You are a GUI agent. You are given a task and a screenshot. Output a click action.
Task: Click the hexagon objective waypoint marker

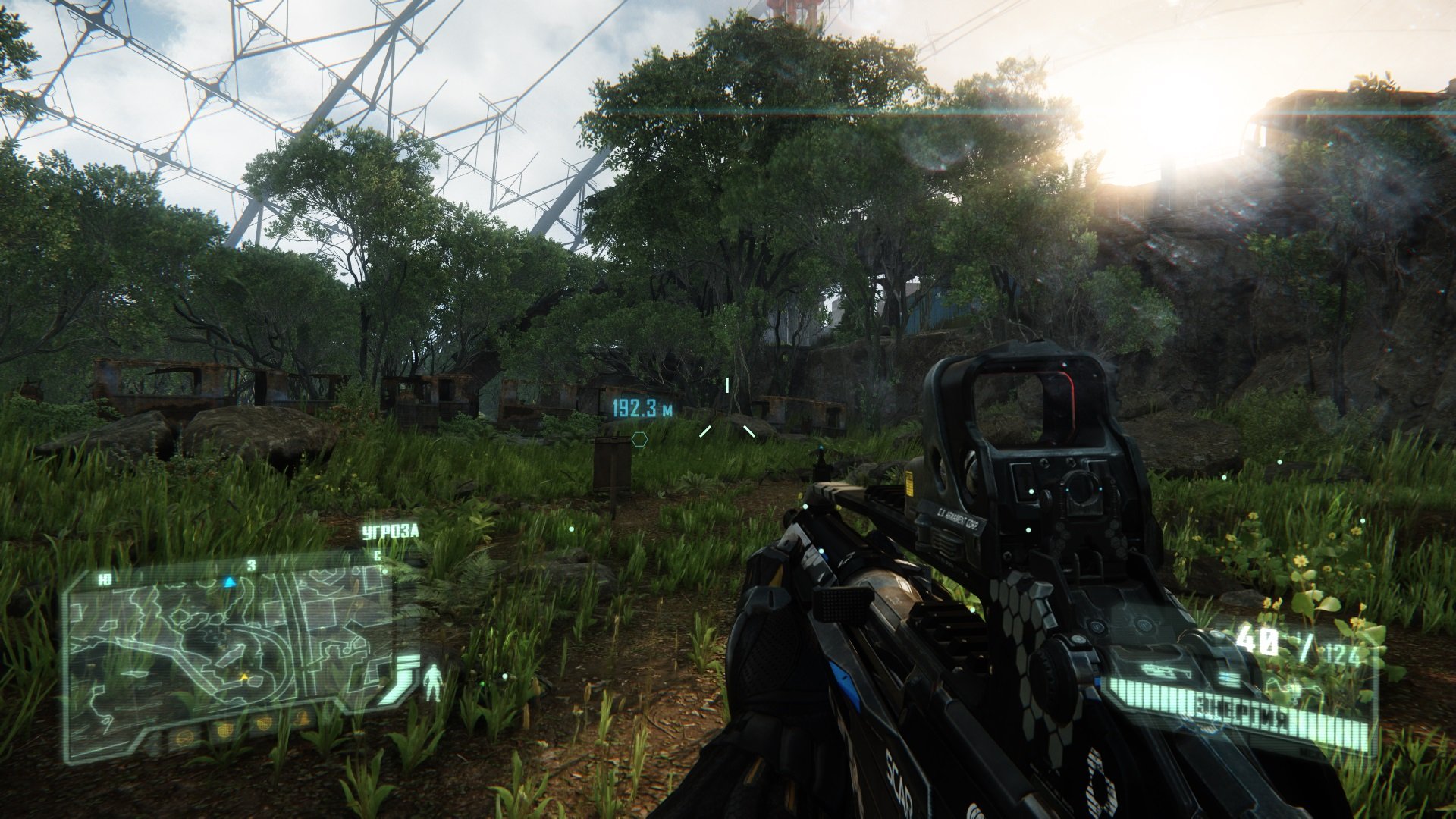[x=639, y=439]
